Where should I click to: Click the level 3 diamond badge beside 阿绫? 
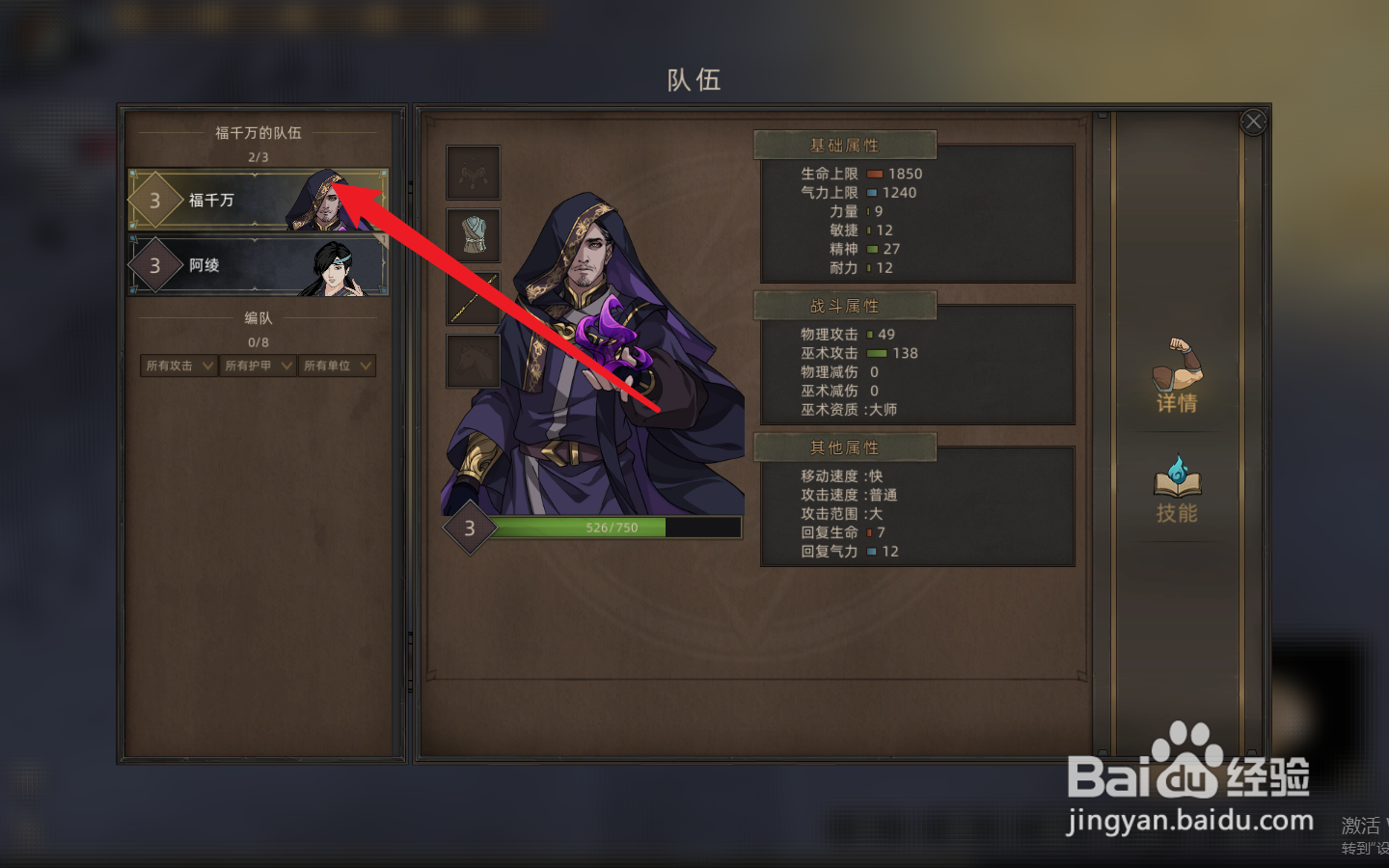(x=156, y=265)
